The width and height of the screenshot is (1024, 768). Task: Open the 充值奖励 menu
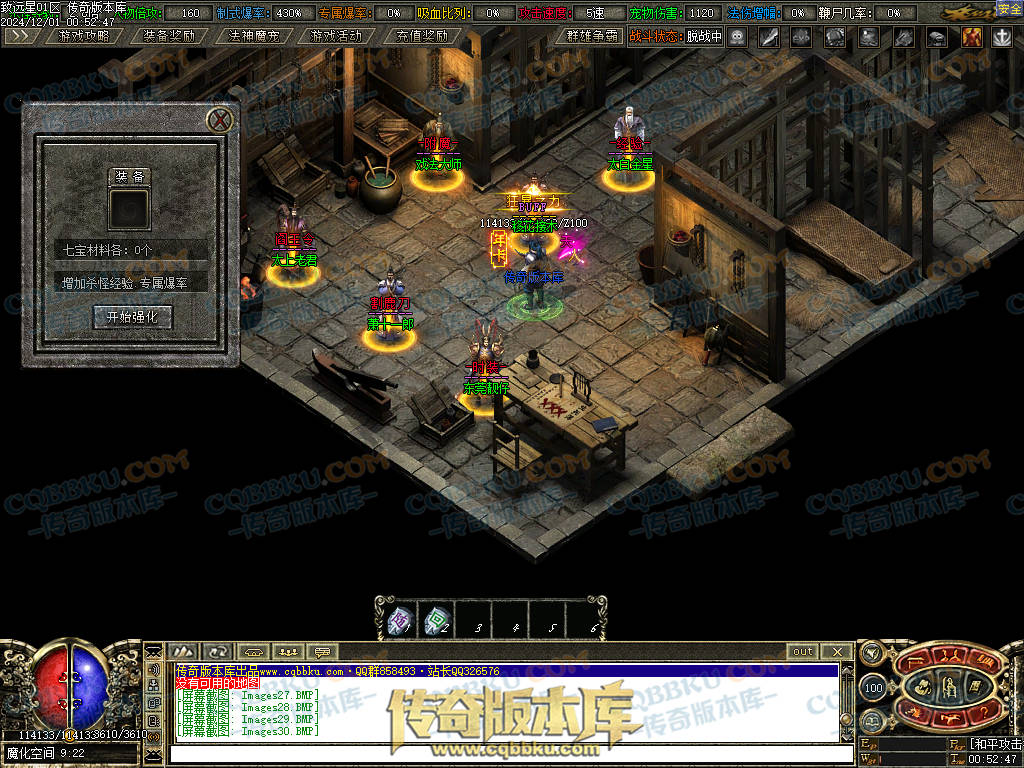click(421, 36)
